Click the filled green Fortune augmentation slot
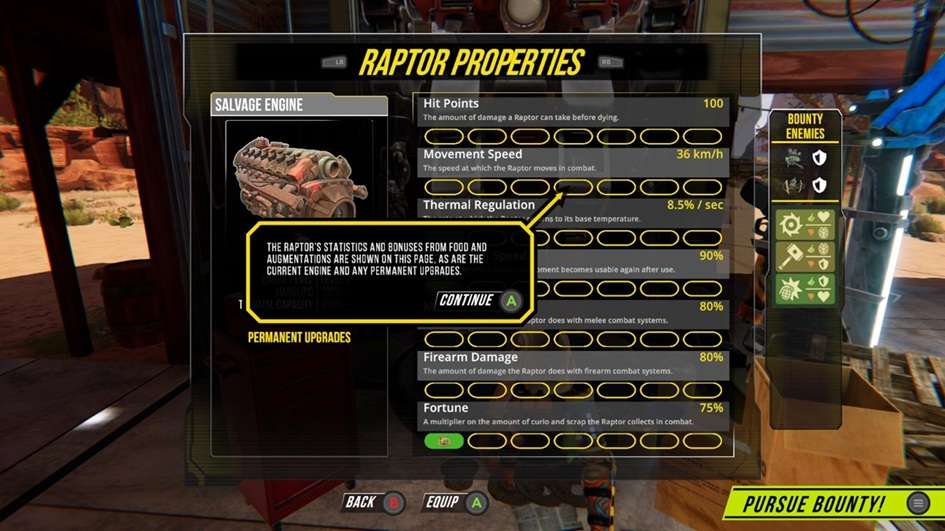 [443, 440]
